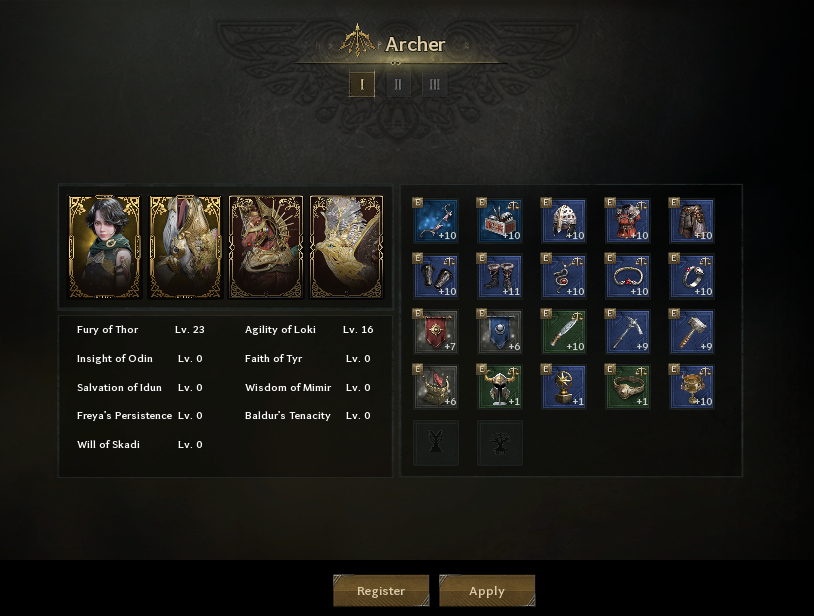The width and height of the screenshot is (814, 616).
Task: Select the red banner slot
Action: coord(436,332)
